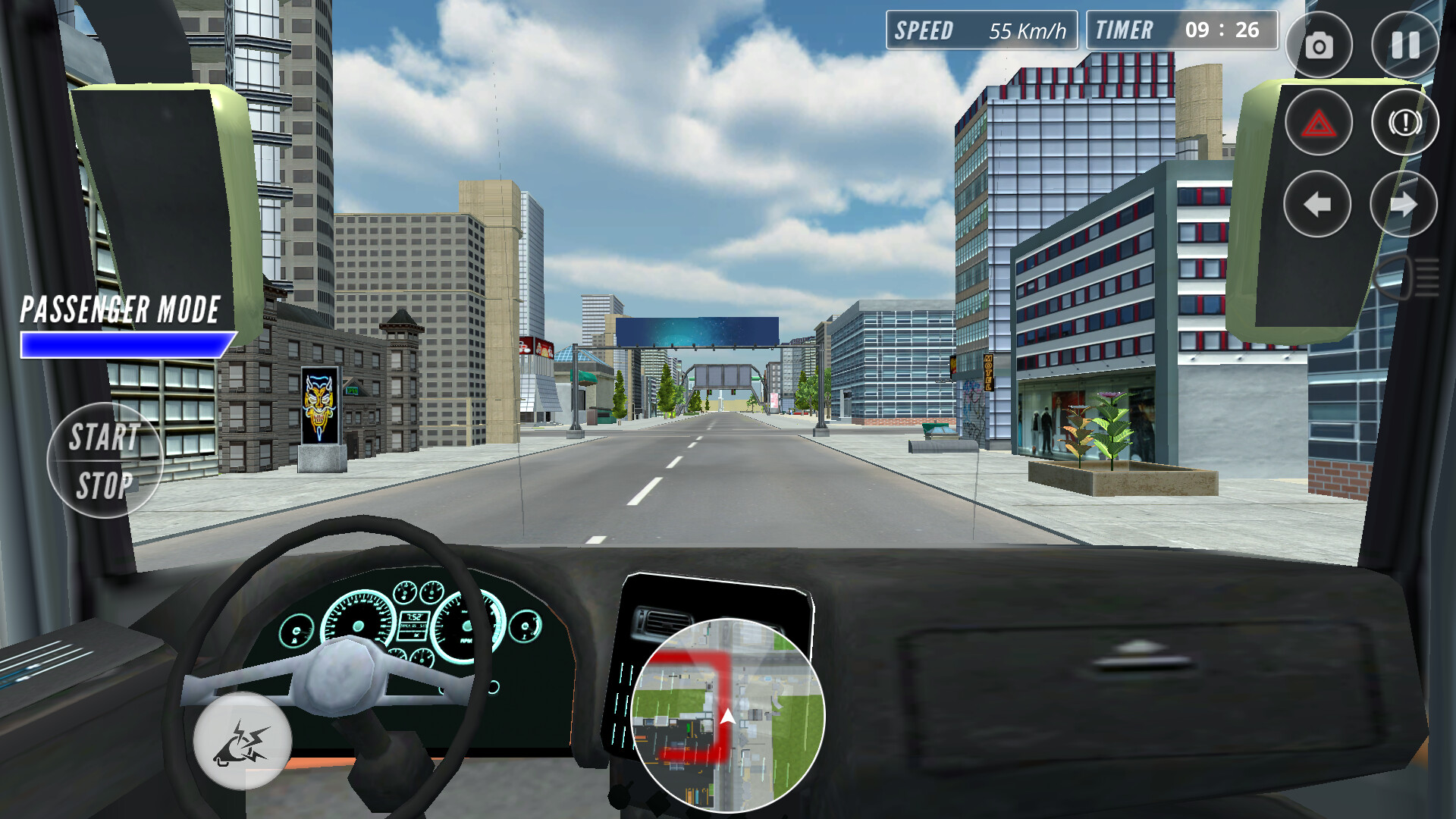1456x819 pixels.
Task: Steer left using the left arrow icon
Action: click(x=1319, y=203)
